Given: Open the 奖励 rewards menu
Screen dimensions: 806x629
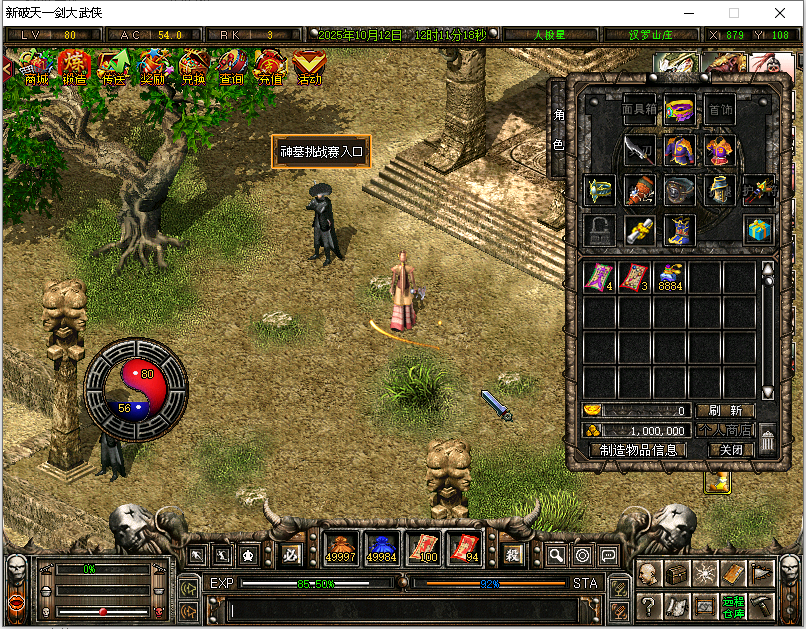Looking at the screenshot, I should coord(153,68).
